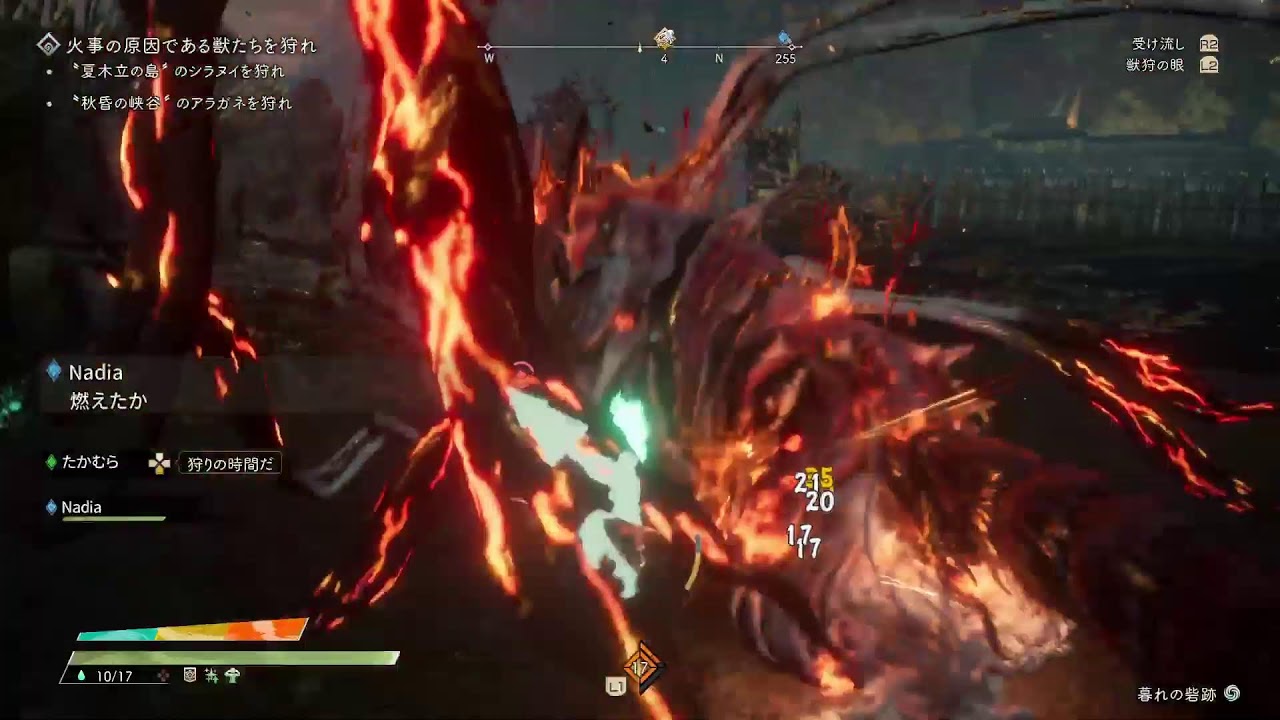Click the sparkle-arrow status buff icon

click(x=211, y=676)
